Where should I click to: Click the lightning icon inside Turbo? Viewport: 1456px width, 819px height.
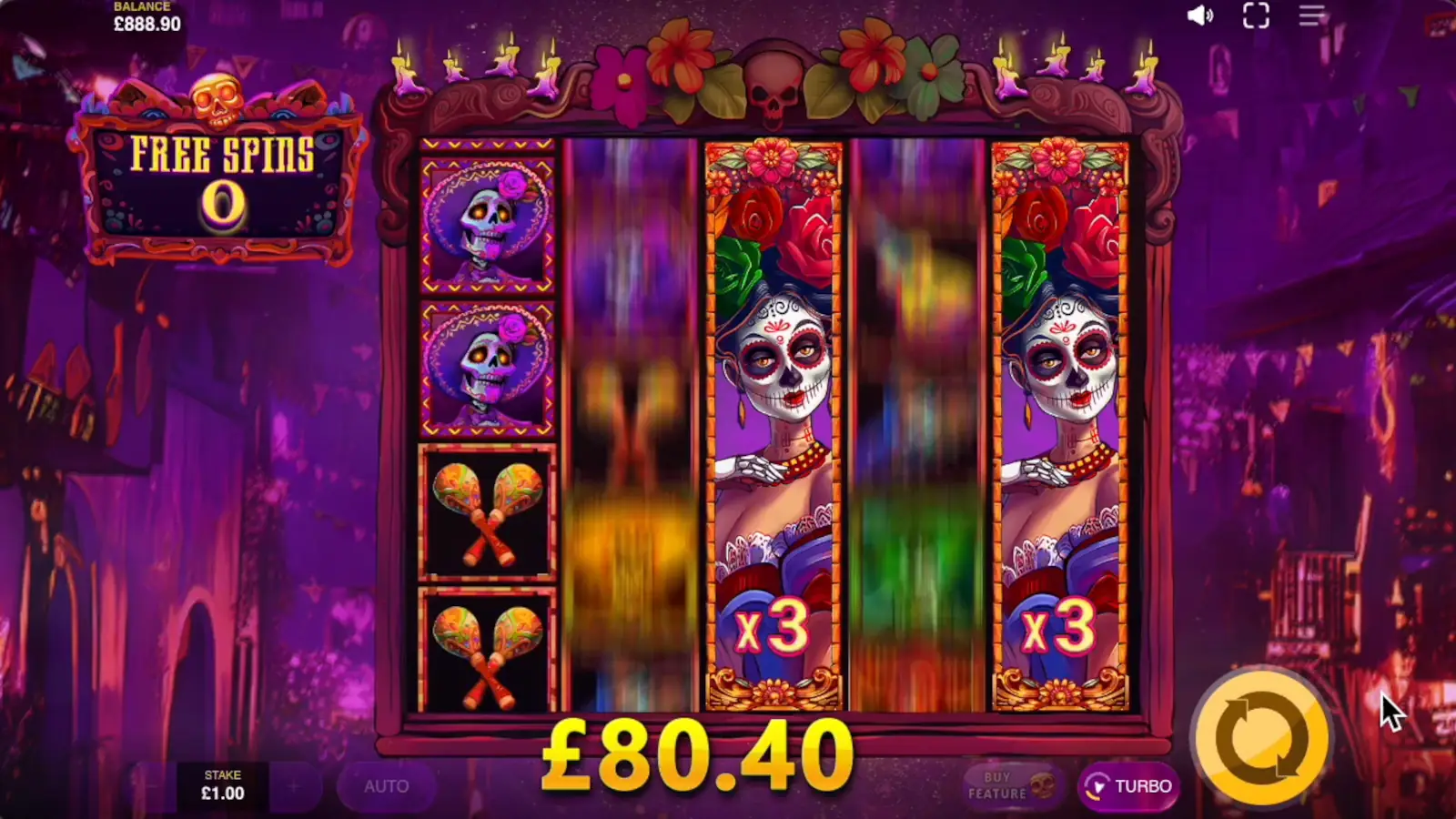1098,786
